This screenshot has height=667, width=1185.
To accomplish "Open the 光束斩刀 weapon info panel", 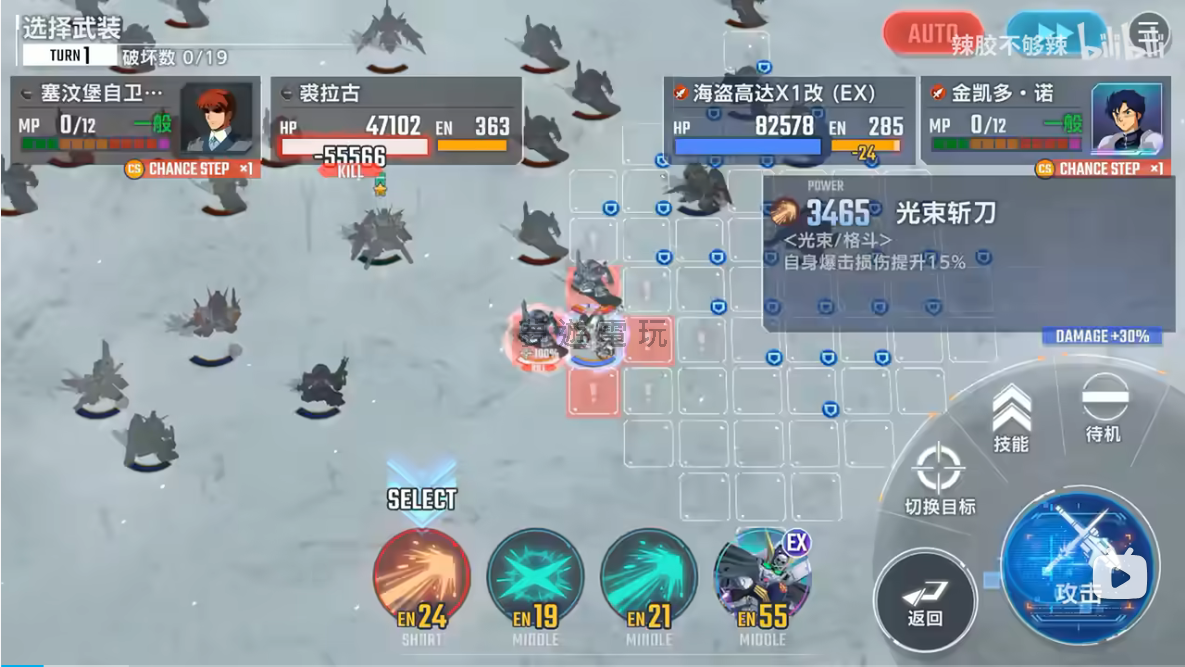I will pyautogui.click(x=968, y=252).
